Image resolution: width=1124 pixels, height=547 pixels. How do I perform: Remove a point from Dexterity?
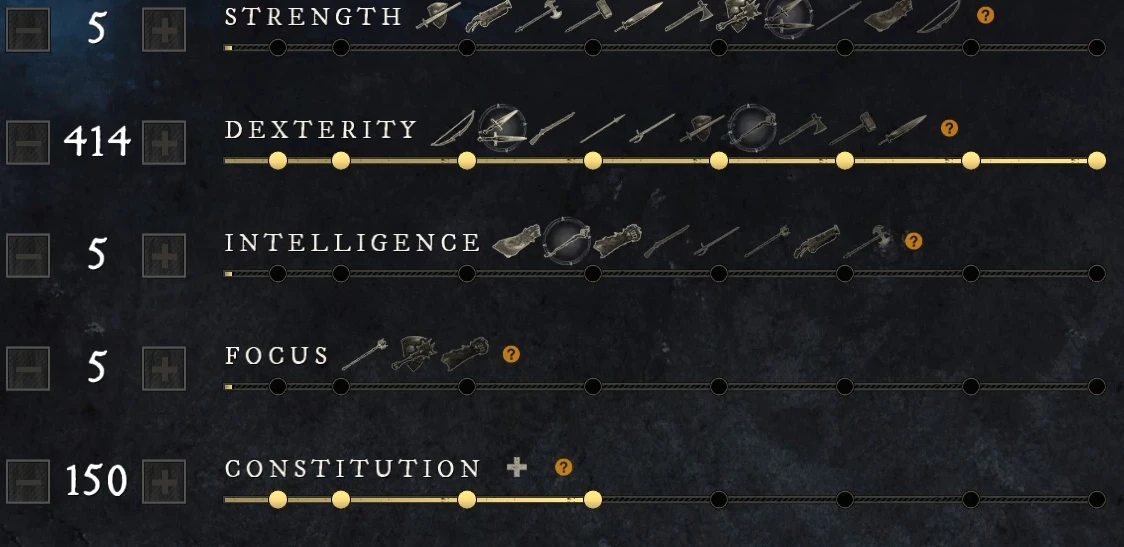point(28,142)
